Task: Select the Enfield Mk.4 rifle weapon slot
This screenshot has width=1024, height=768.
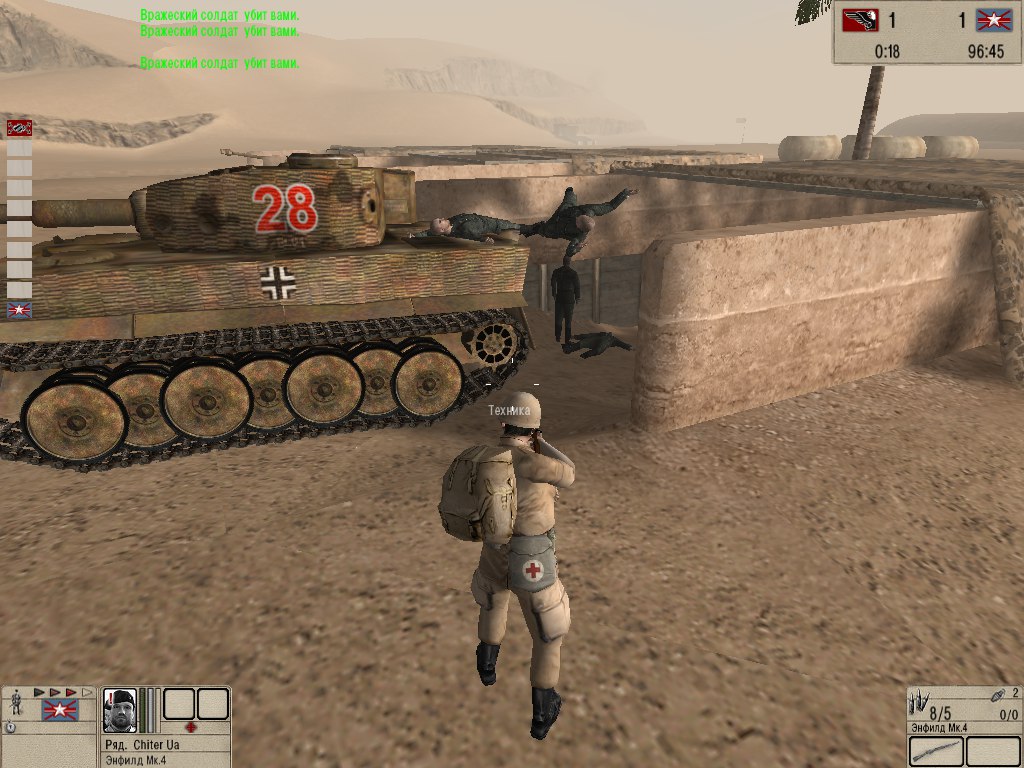Action: (937, 751)
